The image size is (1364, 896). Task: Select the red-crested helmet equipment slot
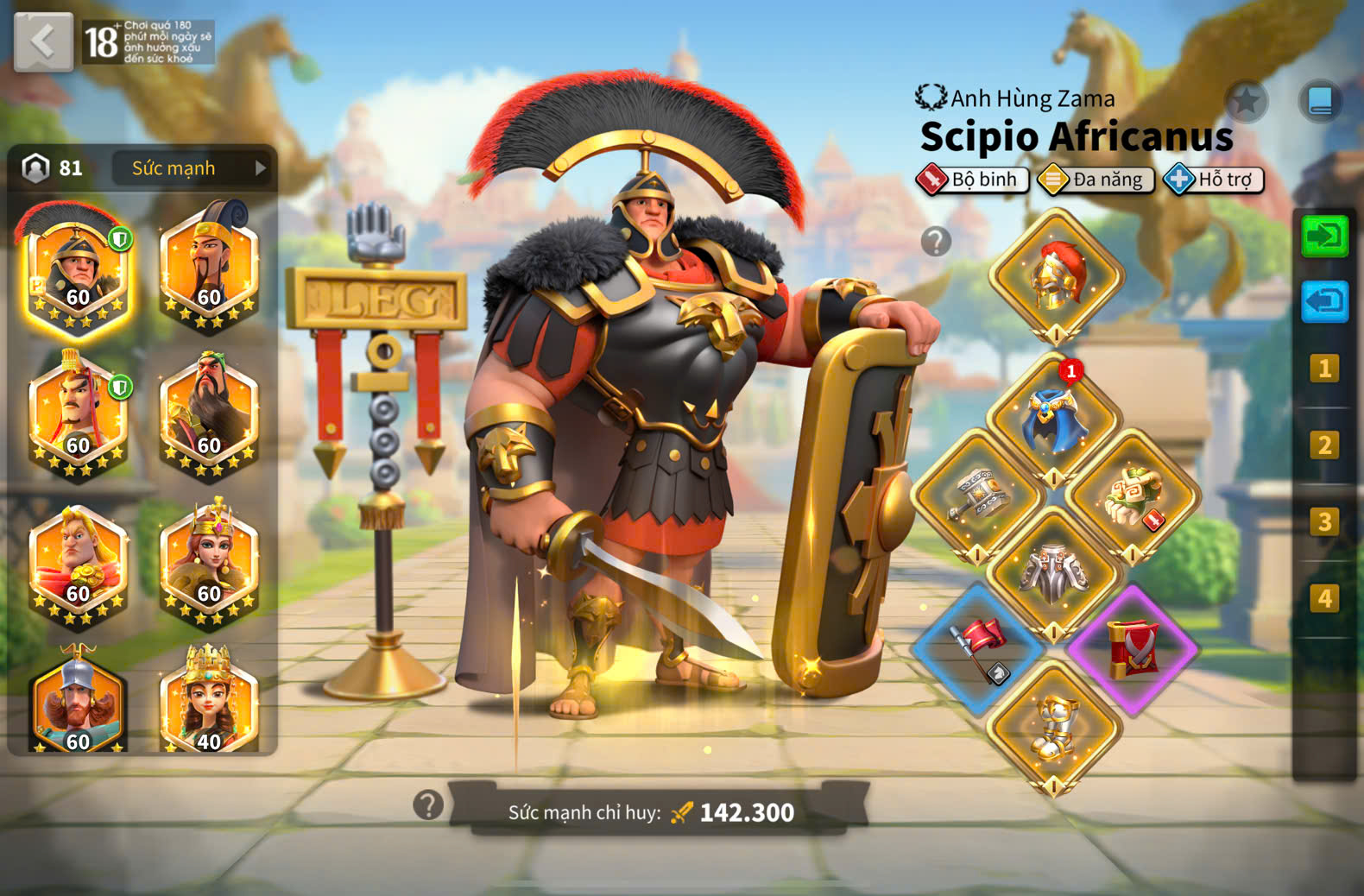[1056, 276]
